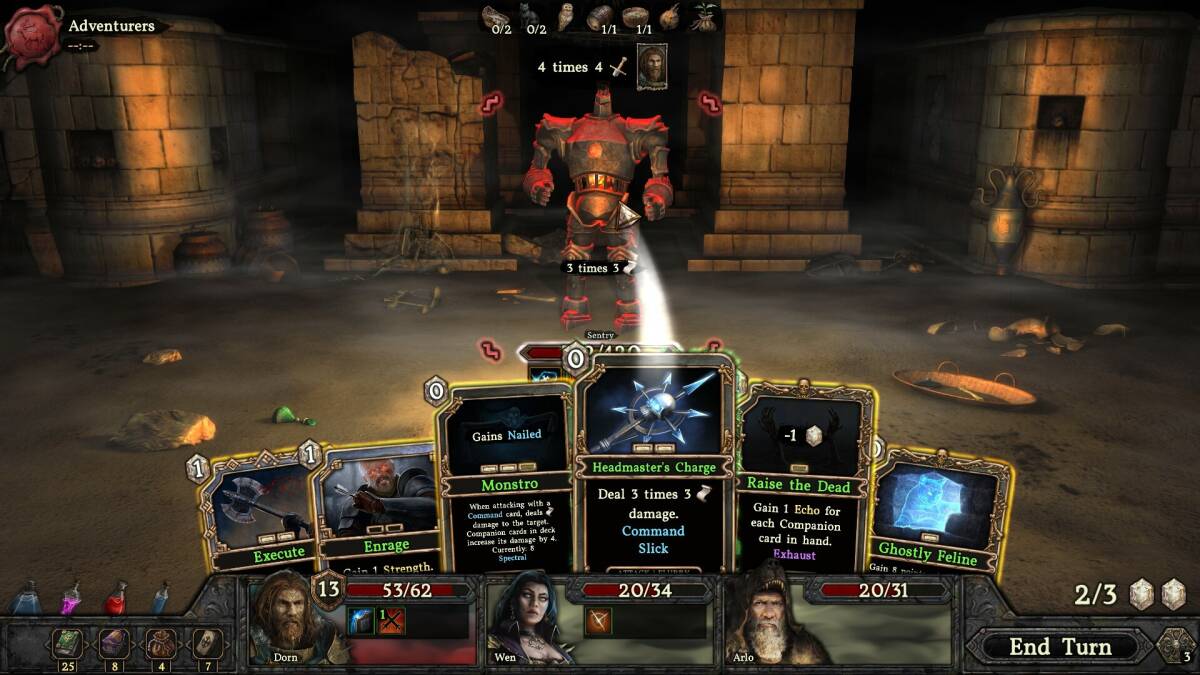Viewport: 1200px width, 675px height.
Task: Inspect the owl relic icon
Action: [x=564, y=16]
